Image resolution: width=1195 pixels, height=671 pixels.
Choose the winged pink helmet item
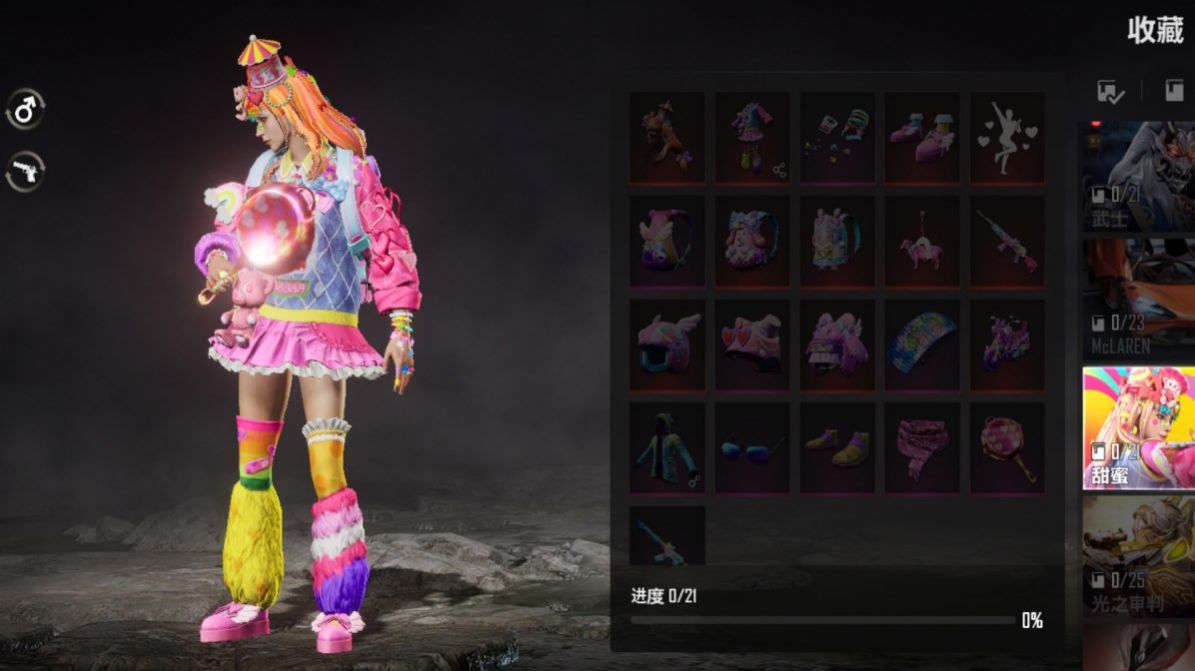667,345
